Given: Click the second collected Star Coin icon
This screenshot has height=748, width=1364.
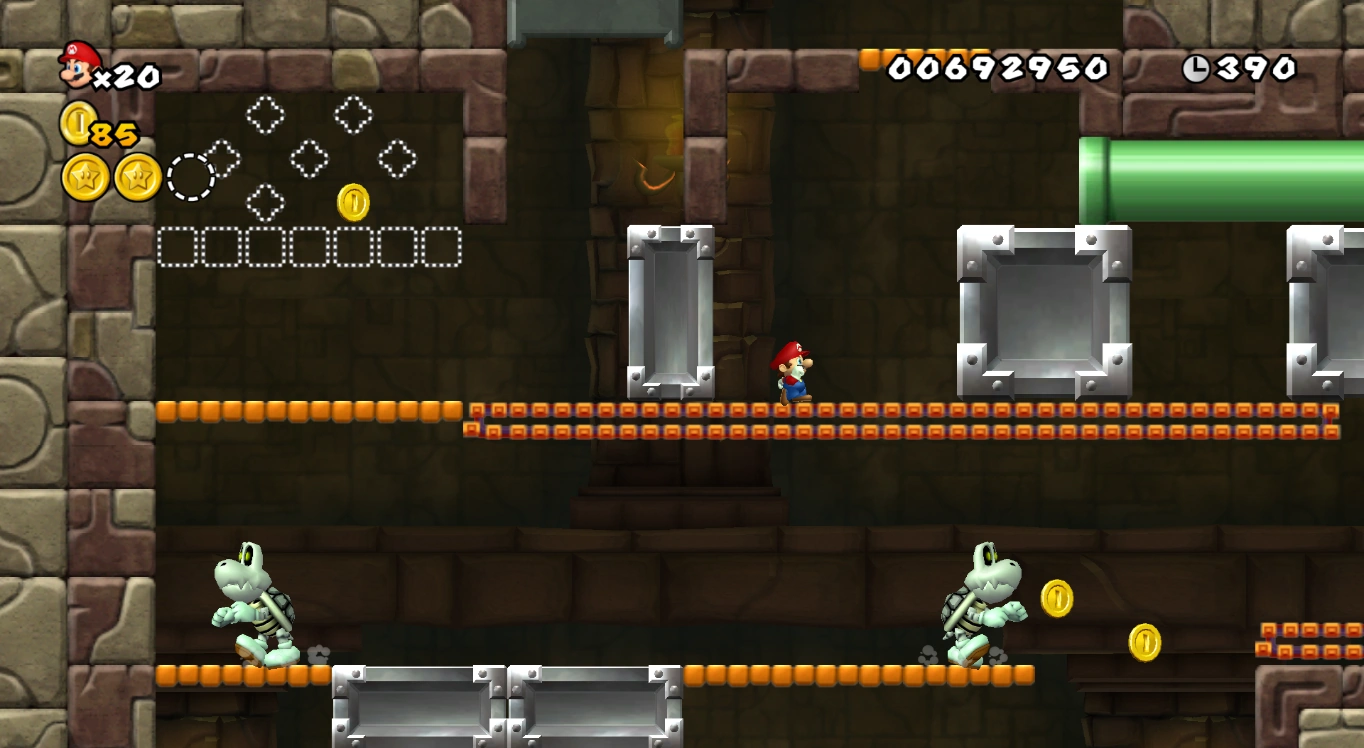Looking at the screenshot, I should (134, 178).
